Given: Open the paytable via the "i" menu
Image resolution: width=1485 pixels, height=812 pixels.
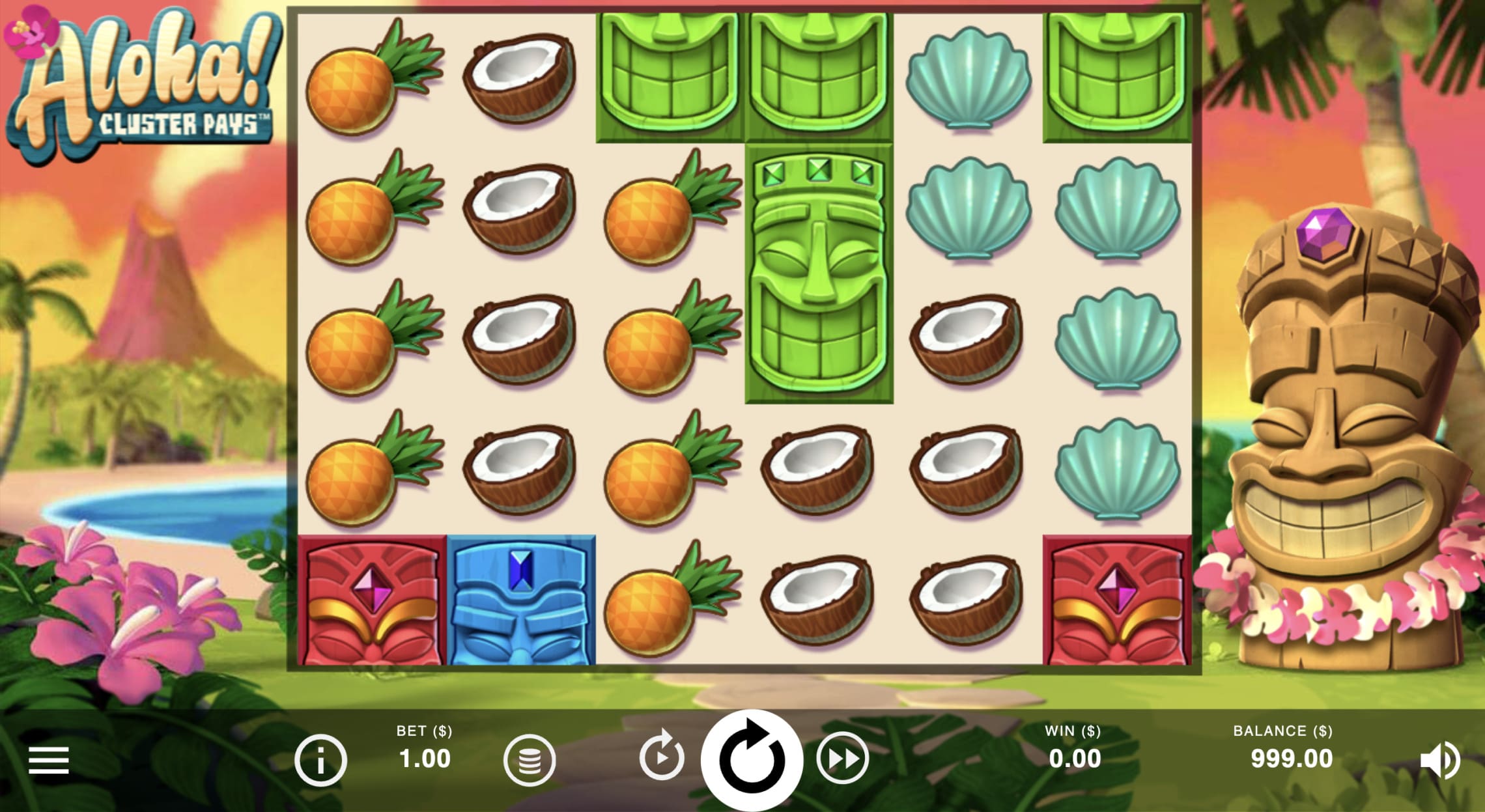Looking at the screenshot, I should coord(321,757).
